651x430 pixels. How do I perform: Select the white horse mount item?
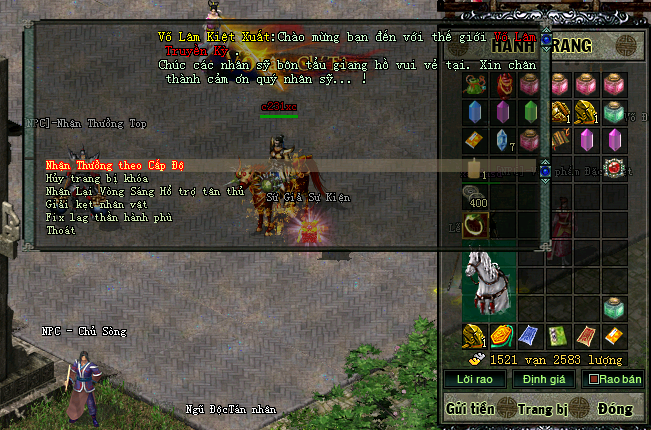489,280
